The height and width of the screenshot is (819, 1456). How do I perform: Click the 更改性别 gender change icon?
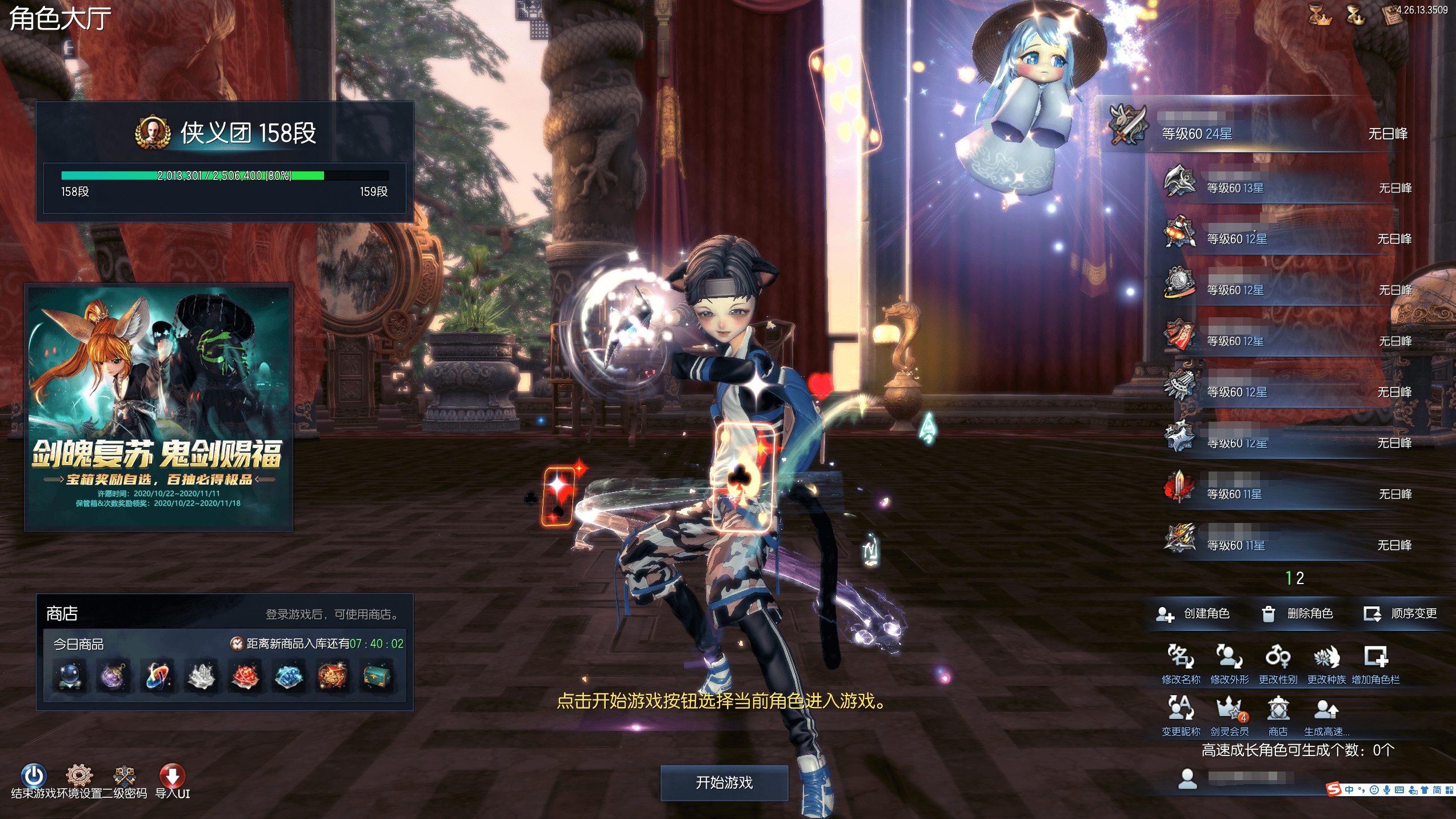pyautogui.click(x=1278, y=658)
